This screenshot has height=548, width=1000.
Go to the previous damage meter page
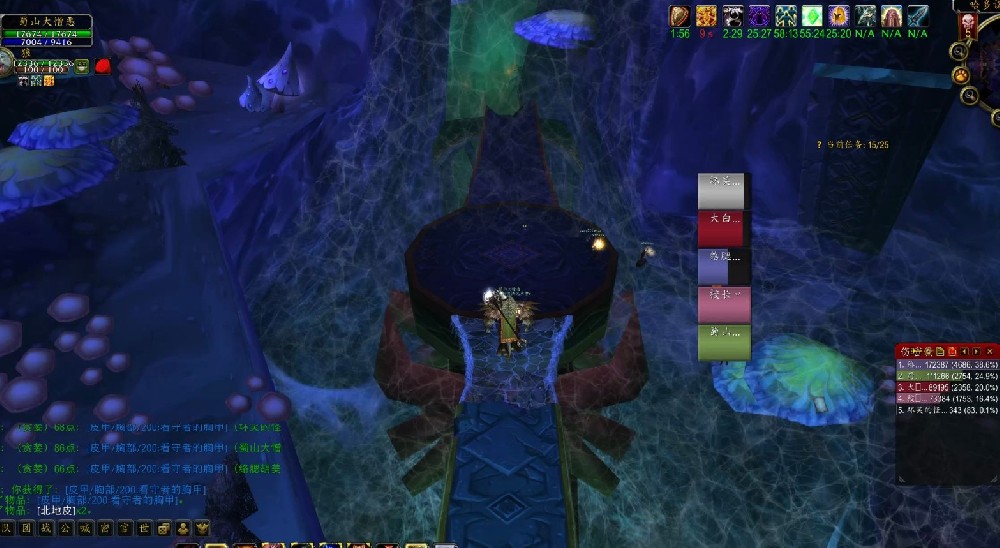[964, 352]
